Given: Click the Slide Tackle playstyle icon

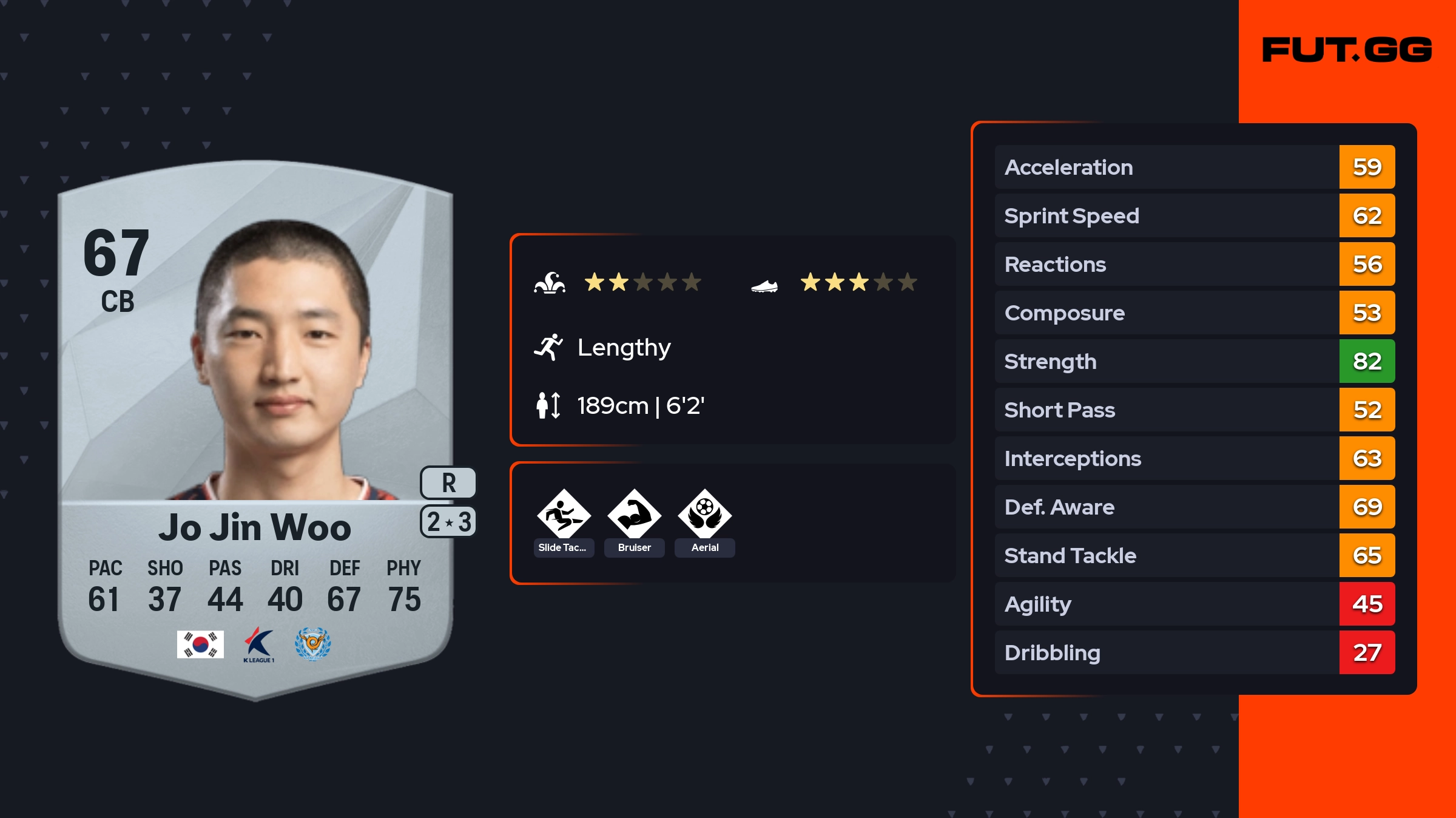Looking at the screenshot, I should tap(564, 514).
